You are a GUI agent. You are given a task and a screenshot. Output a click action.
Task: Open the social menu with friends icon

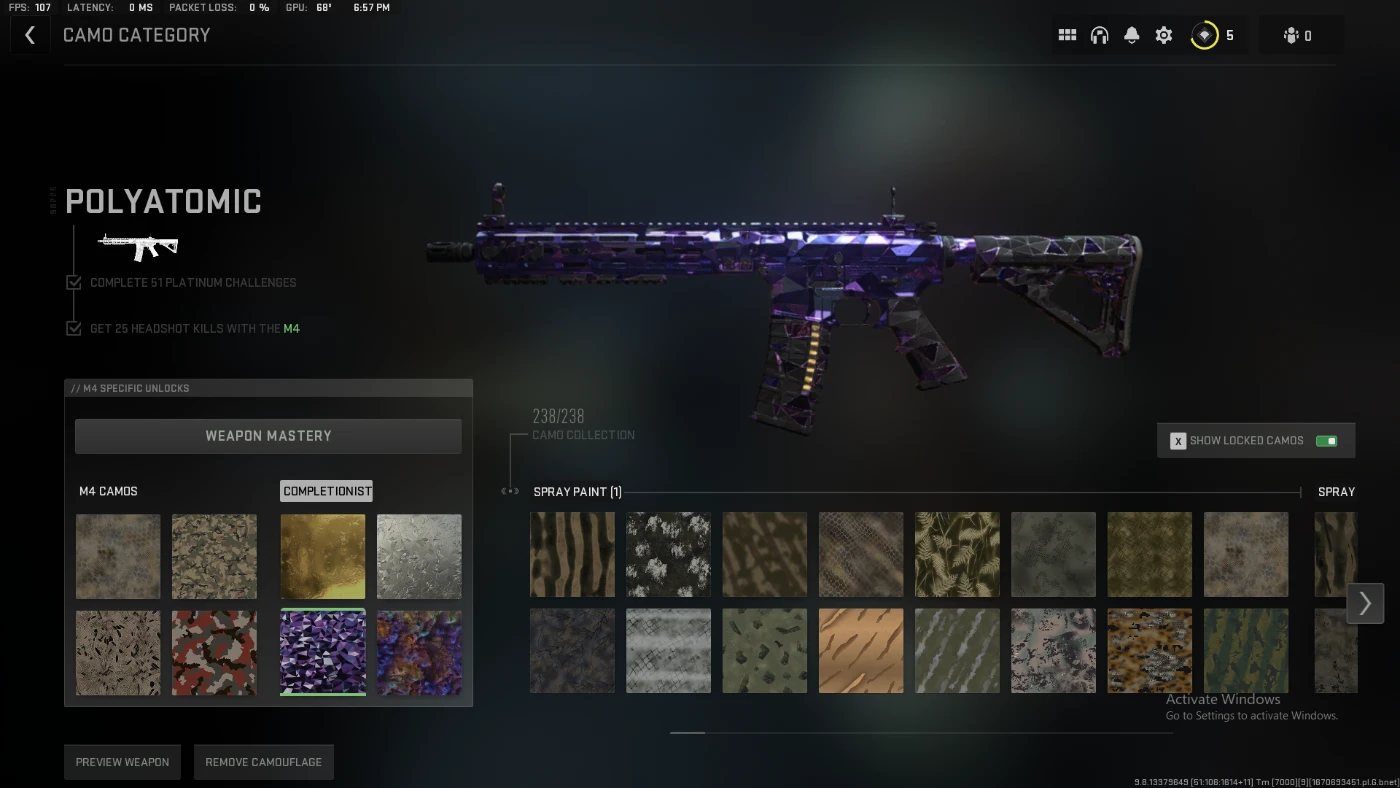(1291, 34)
